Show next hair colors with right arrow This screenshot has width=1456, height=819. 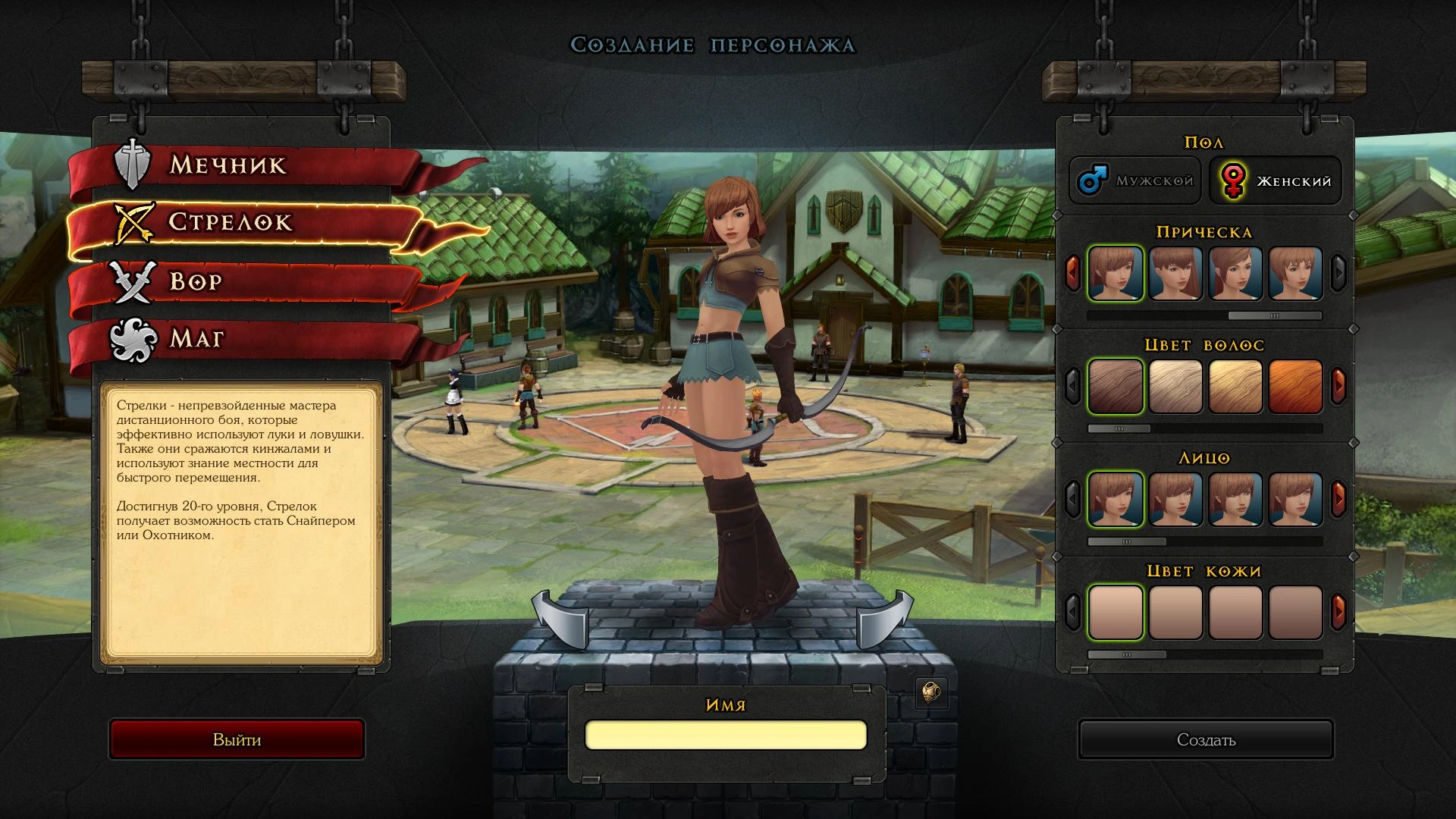[1338, 386]
